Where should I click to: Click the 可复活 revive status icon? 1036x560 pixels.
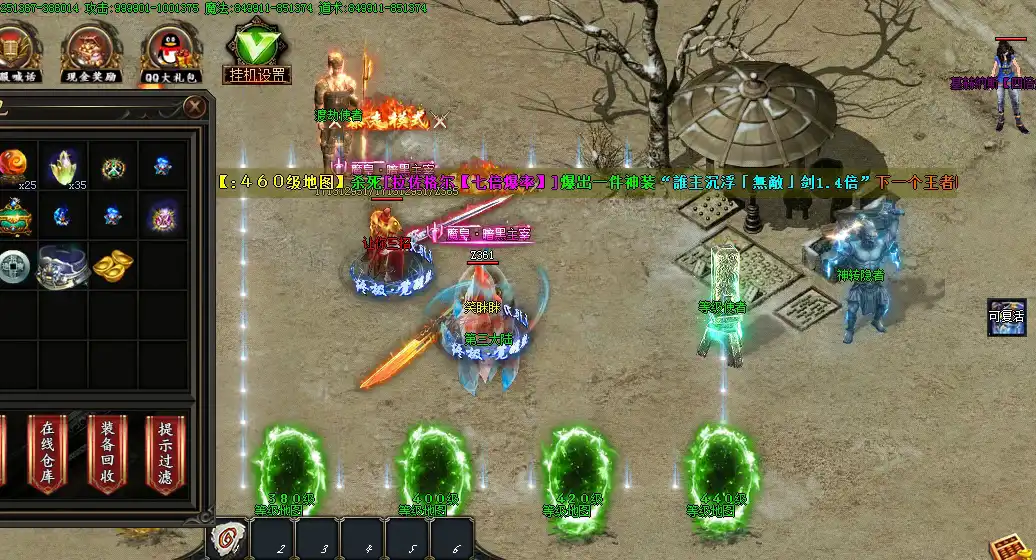click(x=1006, y=316)
